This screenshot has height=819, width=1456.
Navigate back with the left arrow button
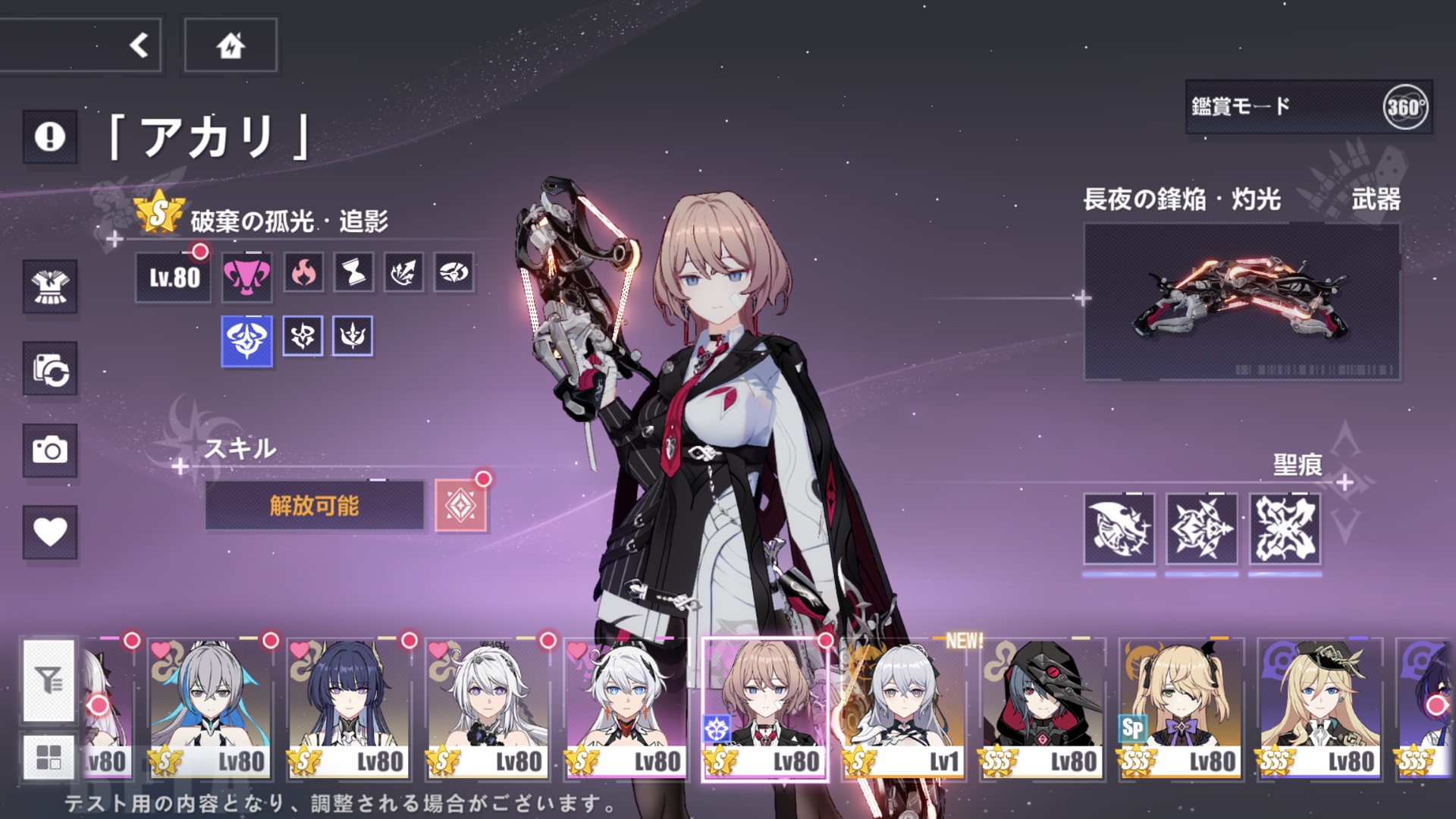138,44
